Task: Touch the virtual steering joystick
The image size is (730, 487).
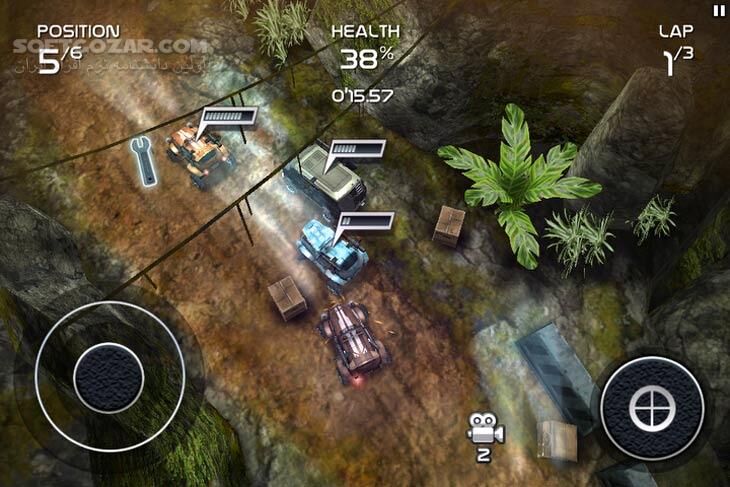Action: coord(108,377)
